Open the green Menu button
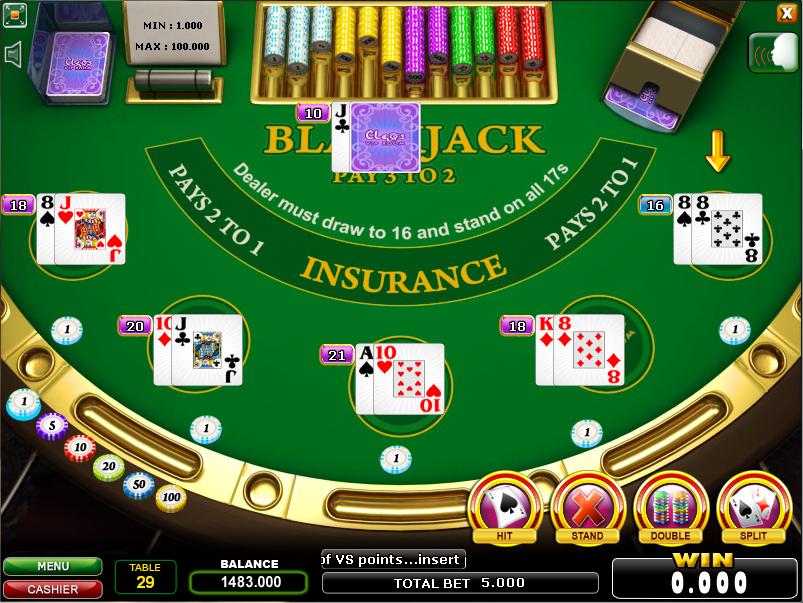803x603 pixels. pos(52,566)
